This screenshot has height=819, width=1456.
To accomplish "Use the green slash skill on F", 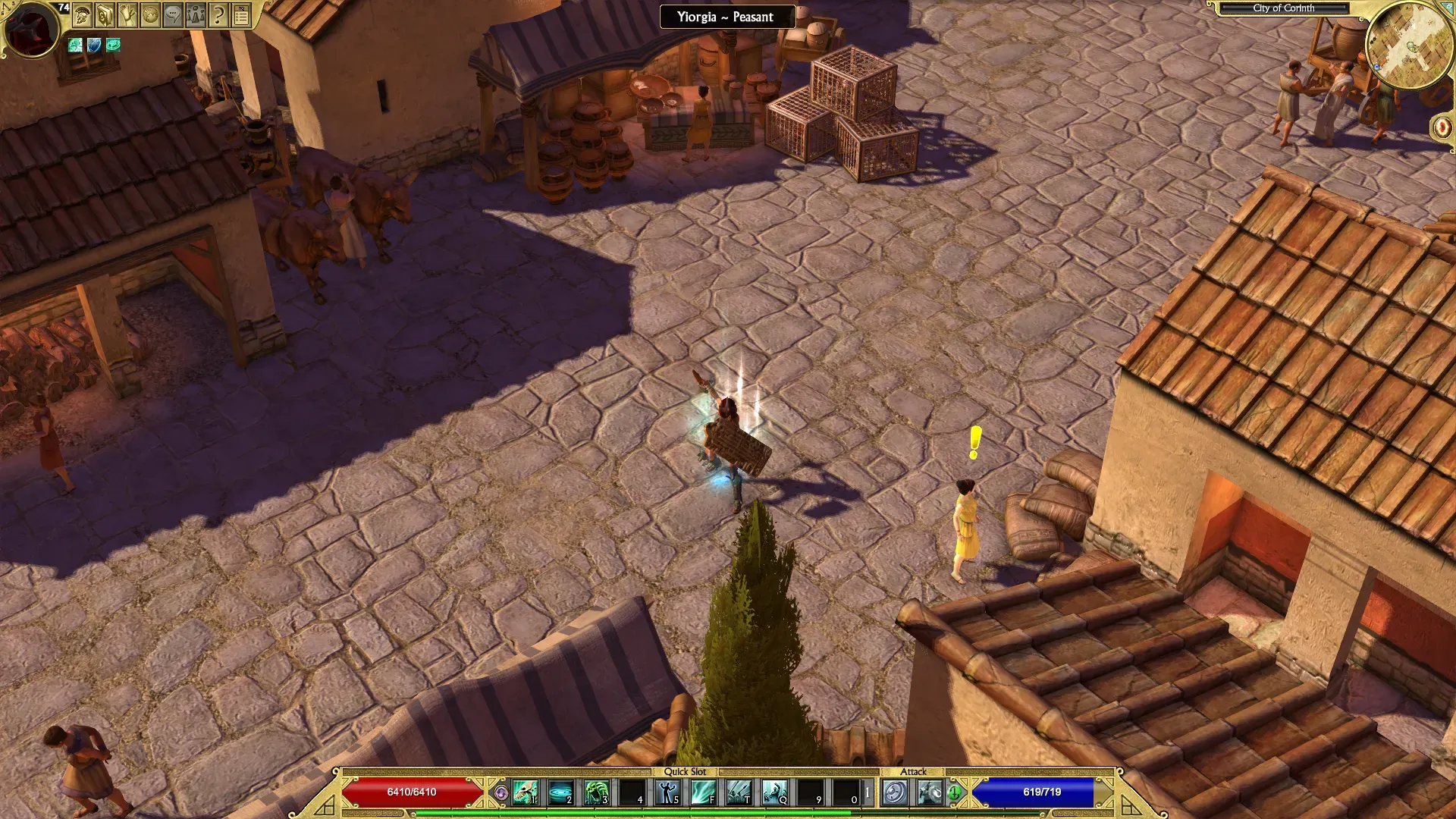I will click(703, 792).
